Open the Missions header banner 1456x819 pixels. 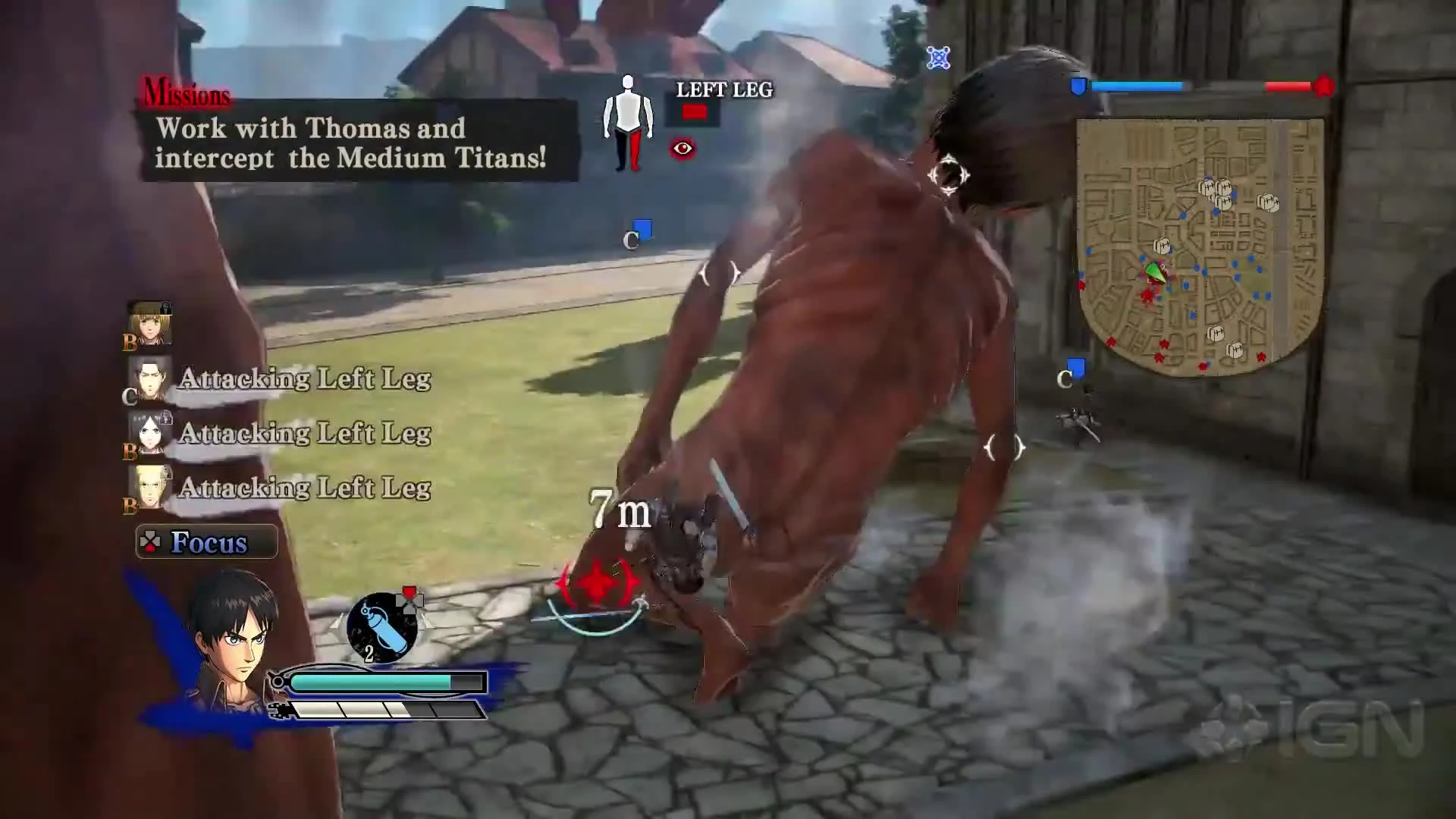pyautogui.click(x=184, y=93)
